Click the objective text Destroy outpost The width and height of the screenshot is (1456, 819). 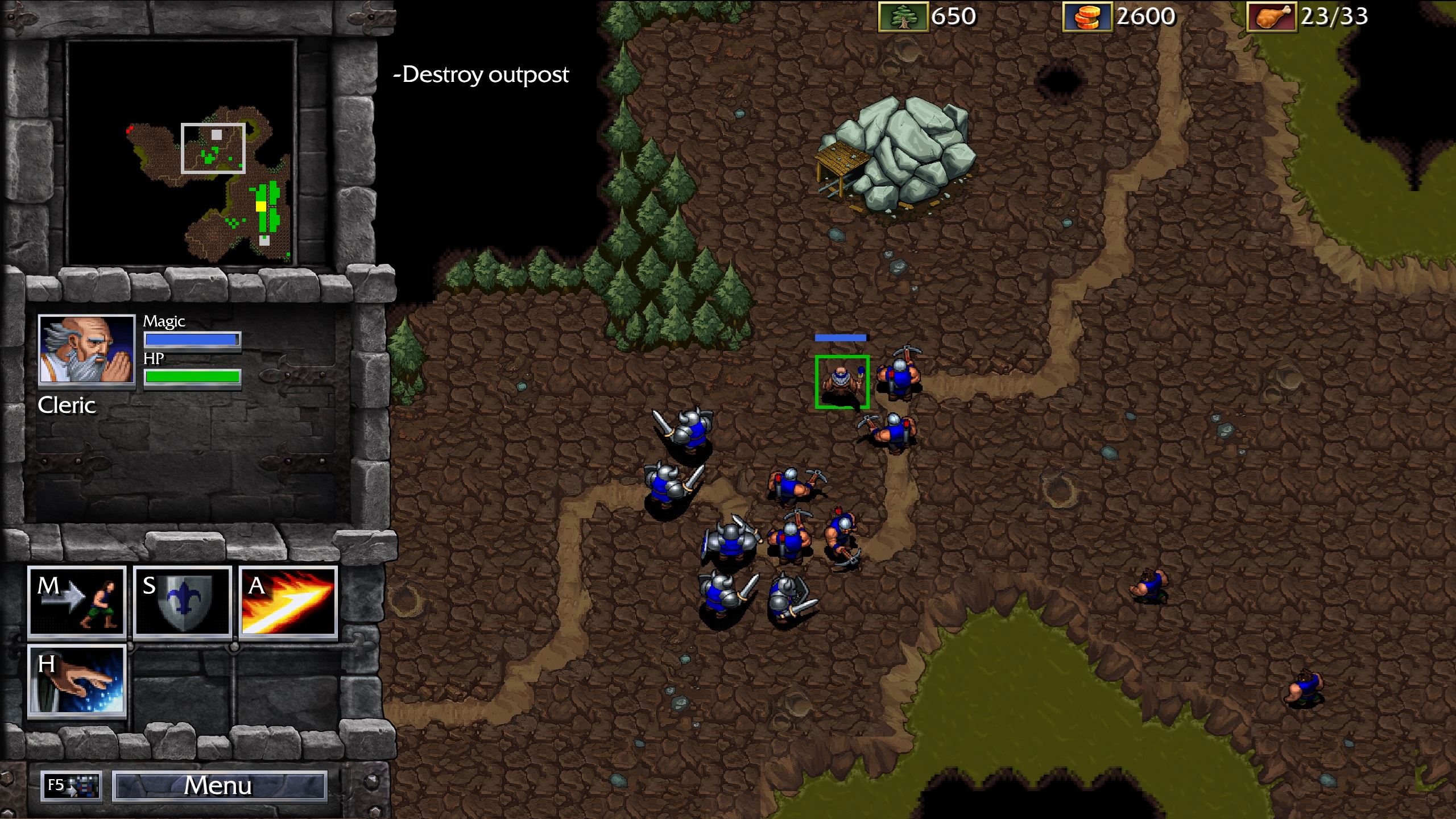[x=481, y=74]
